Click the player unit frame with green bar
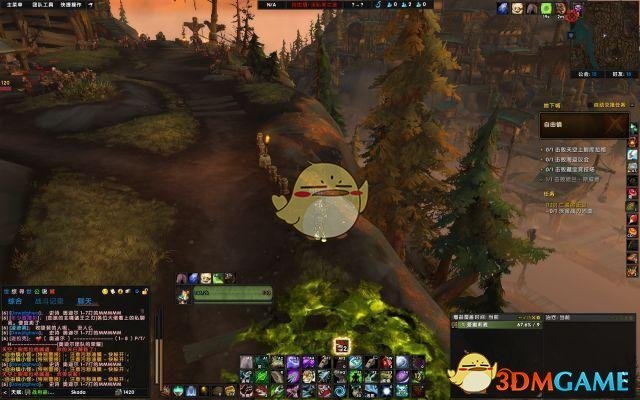640x400 pixels. (232, 294)
